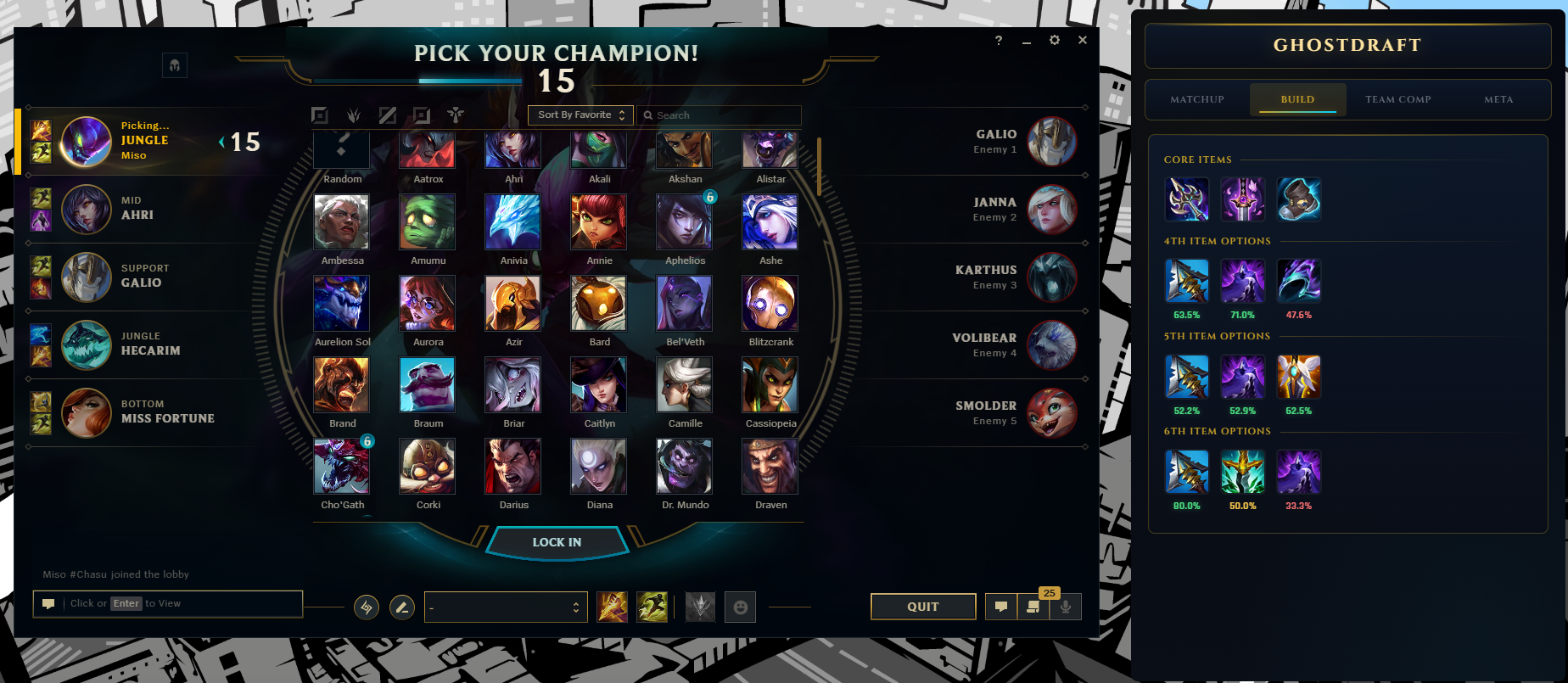
Task: Open the rune page selection dropdown
Action: (506, 607)
